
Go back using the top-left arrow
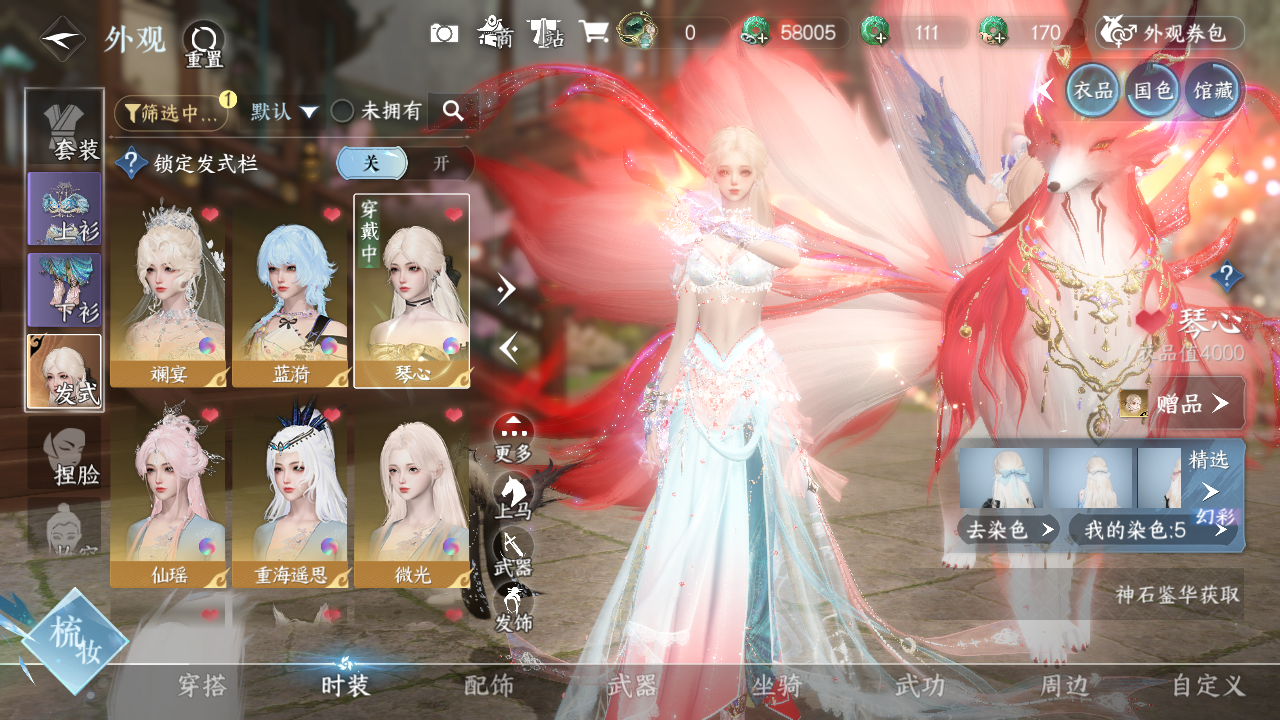62,39
